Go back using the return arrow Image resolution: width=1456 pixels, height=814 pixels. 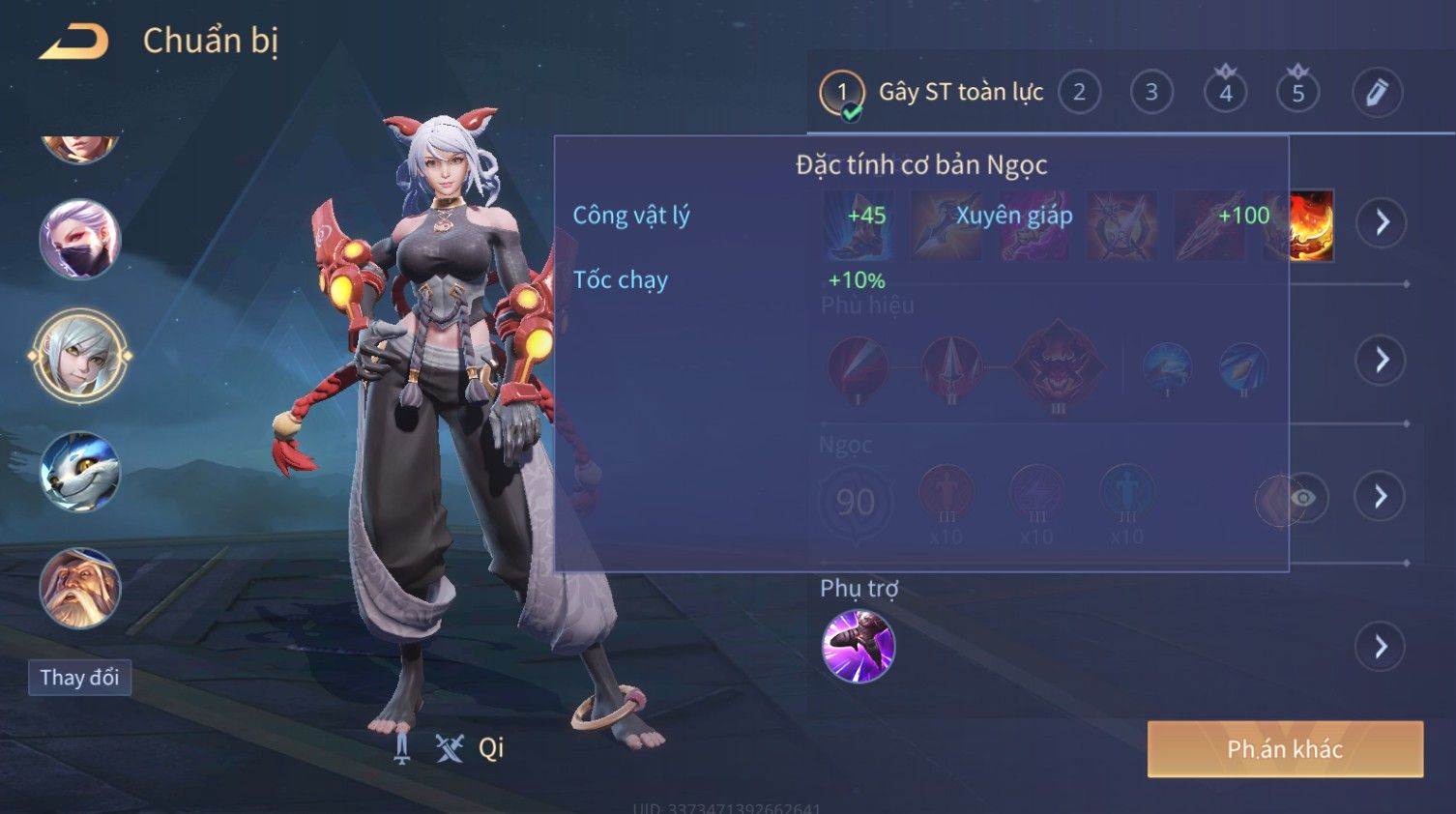click(73, 42)
